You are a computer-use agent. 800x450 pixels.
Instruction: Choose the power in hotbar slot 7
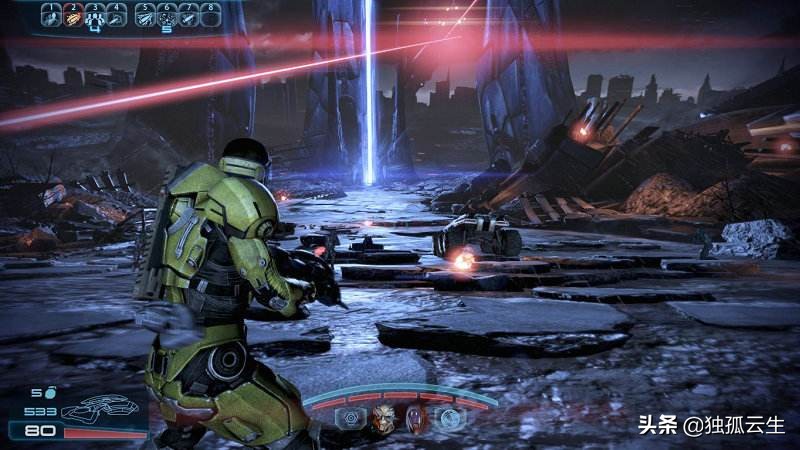pyautogui.click(x=188, y=15)
